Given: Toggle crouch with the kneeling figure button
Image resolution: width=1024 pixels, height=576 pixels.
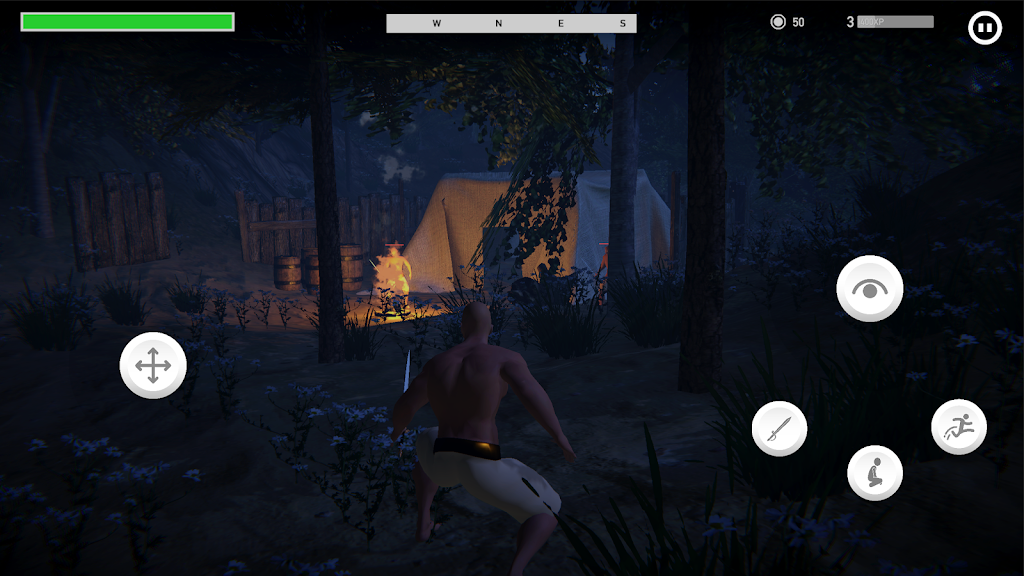Looking at the screenshot, I should 875,472.
